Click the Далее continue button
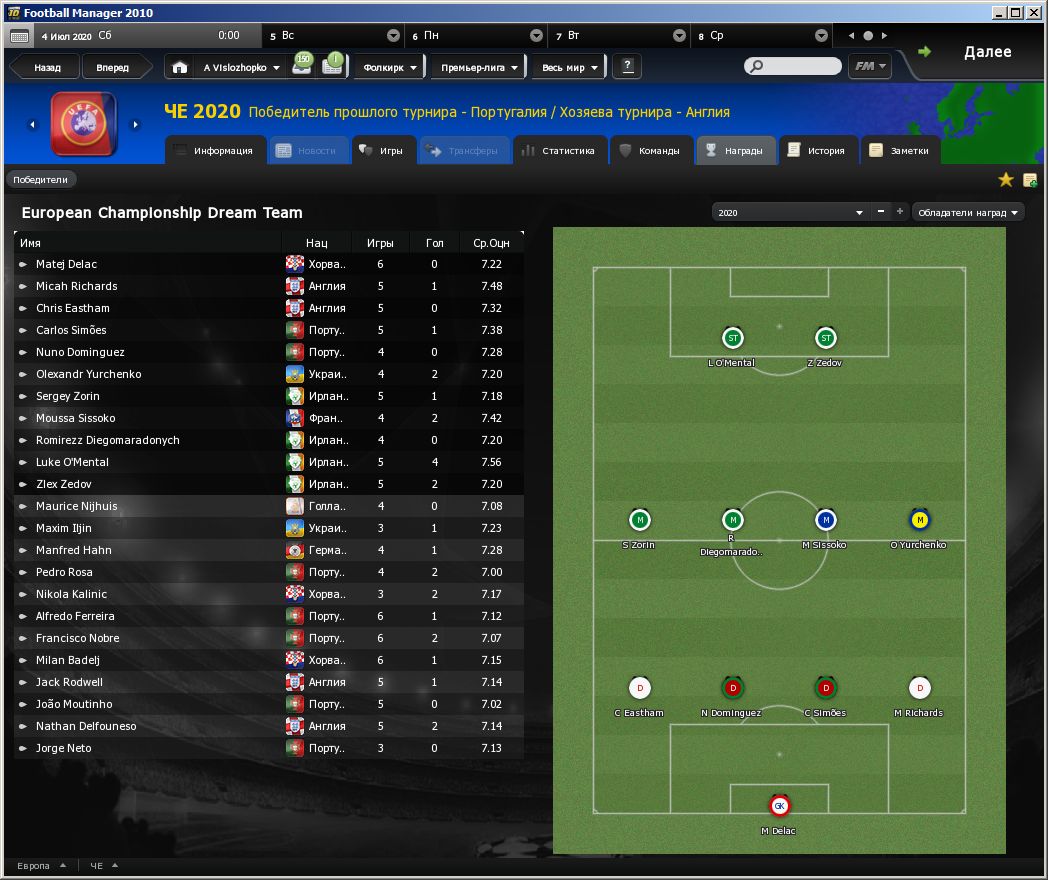1048x880 pixels. 986,52
